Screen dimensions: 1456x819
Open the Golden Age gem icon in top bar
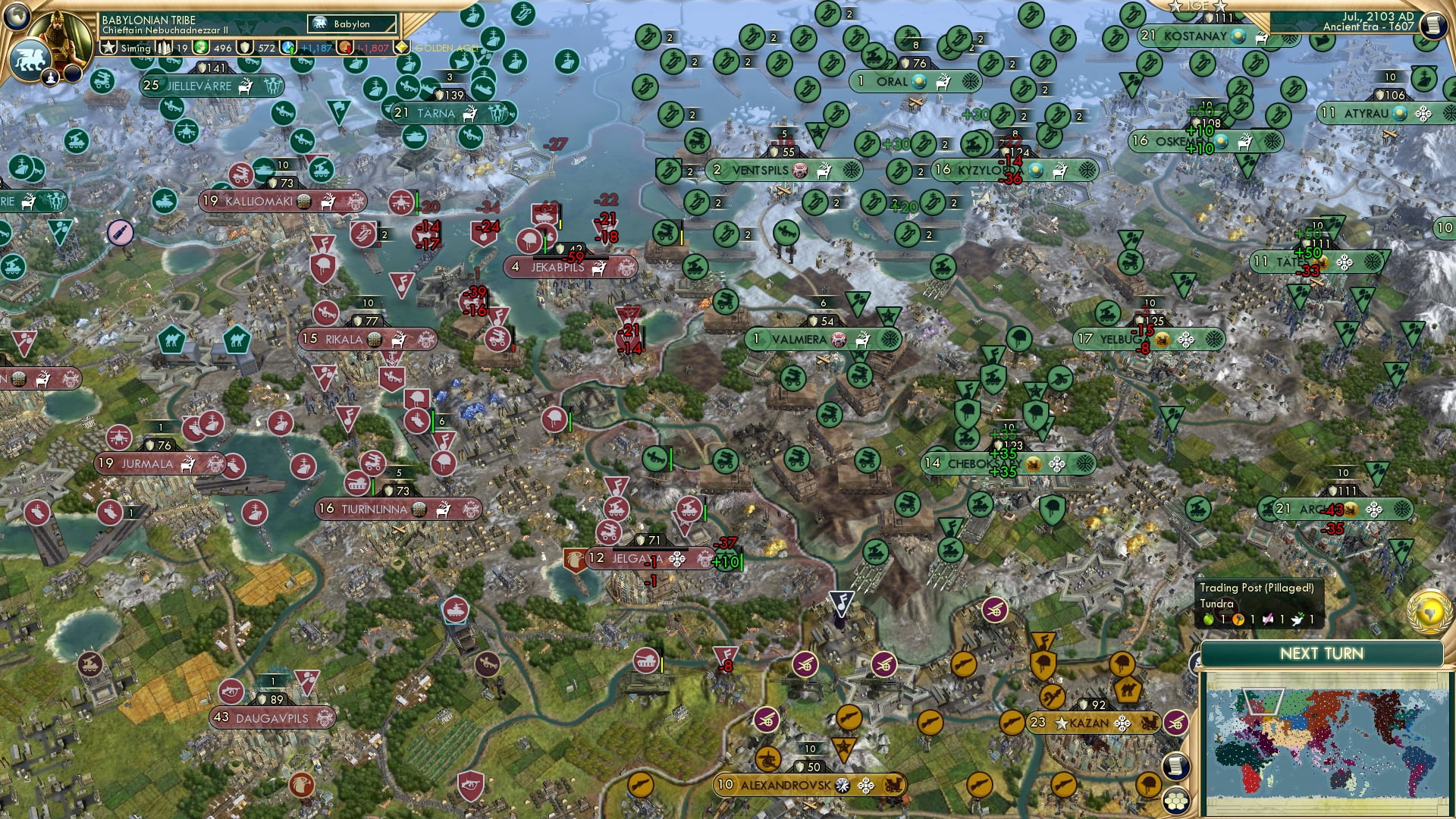[402, 47]
